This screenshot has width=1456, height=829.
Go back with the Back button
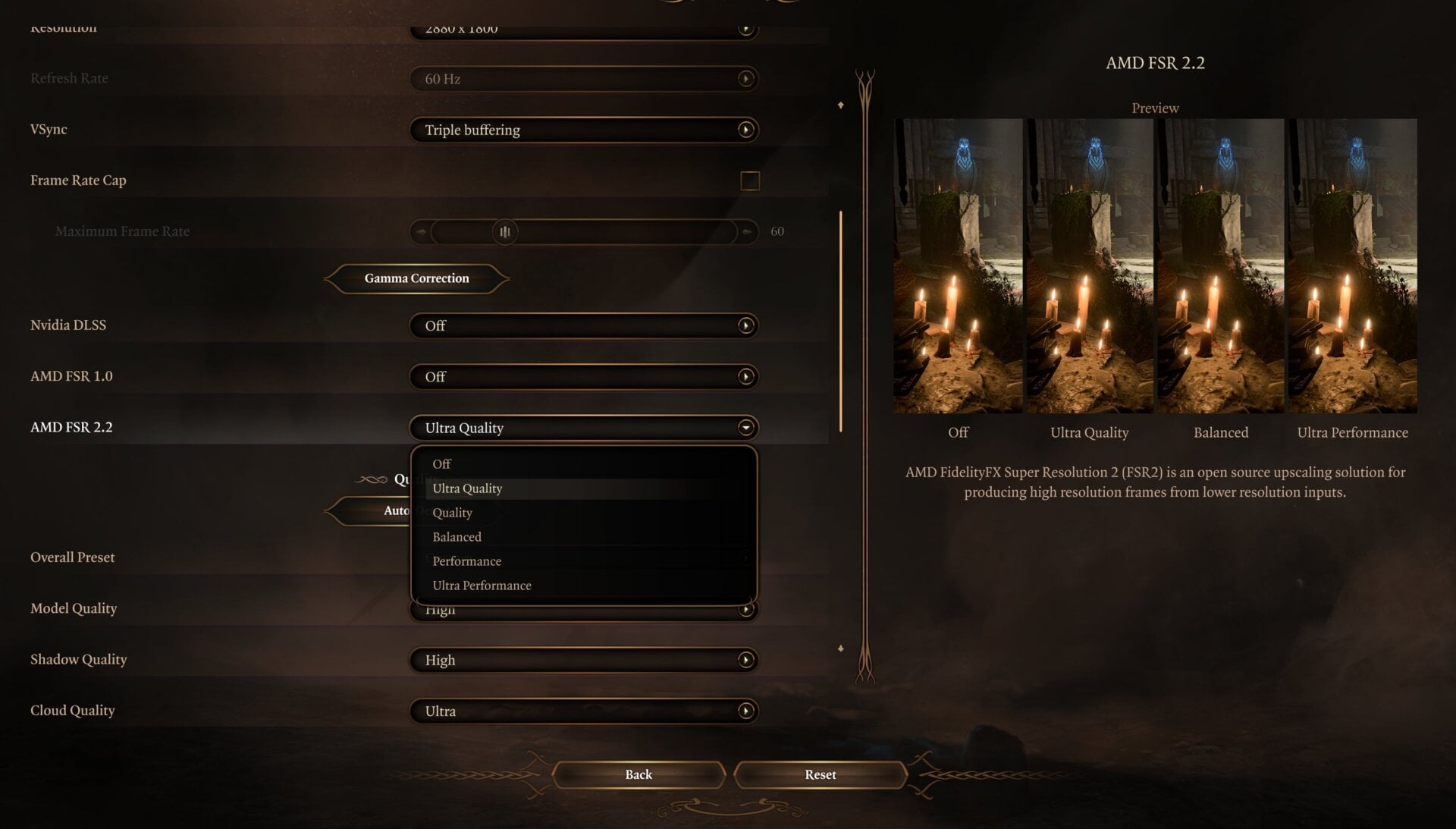(639, 774)
